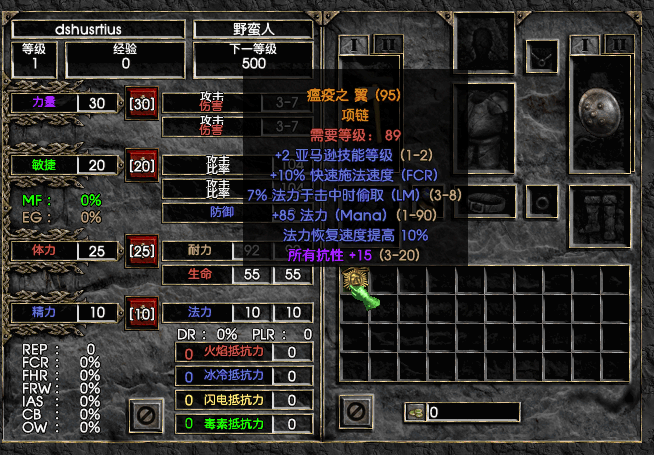Add a point to Dexterity (敏捷)
Image resolution: width=654 pixels, height=455 pixels.
141,165
